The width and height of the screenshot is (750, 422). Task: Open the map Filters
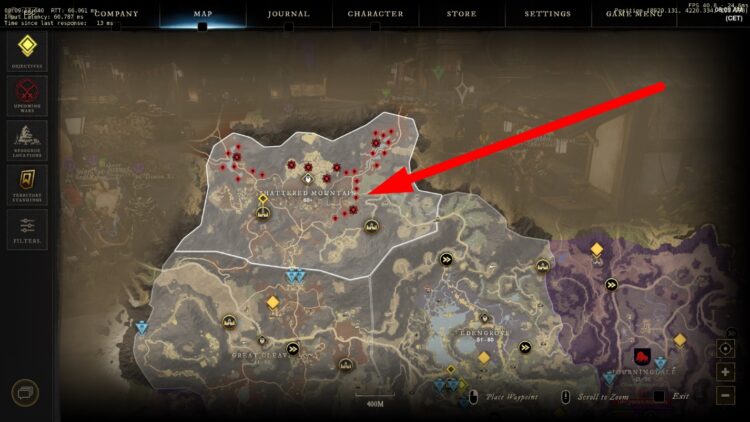(x=28, y=229)
